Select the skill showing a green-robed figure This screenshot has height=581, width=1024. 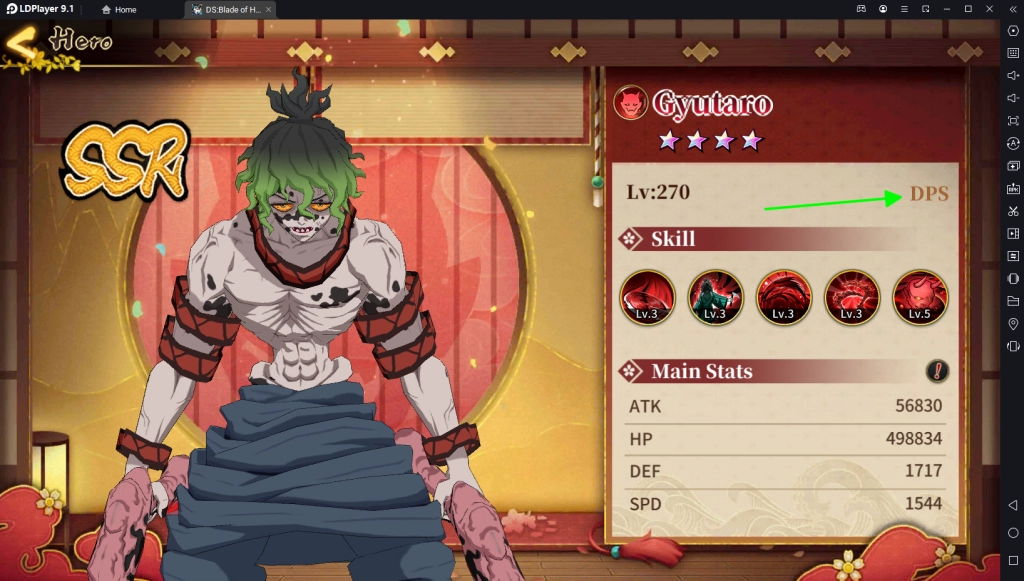point(715,297)
